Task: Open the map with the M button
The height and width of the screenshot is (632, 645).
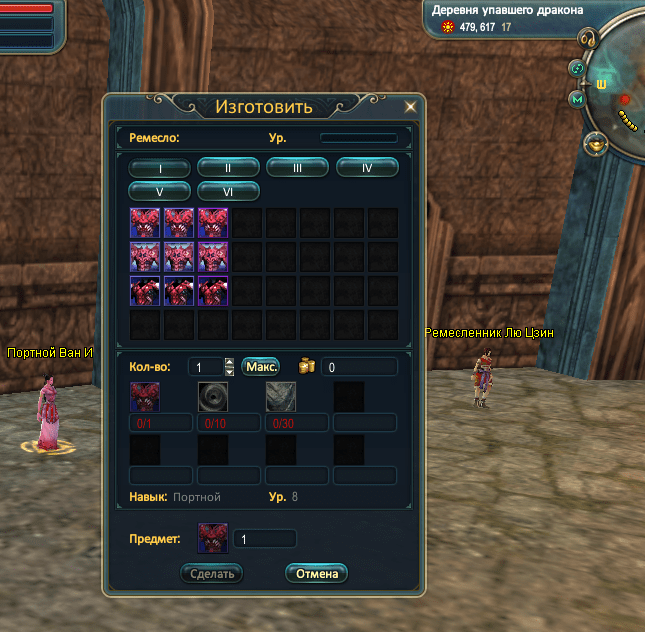Action: coord(577,99)
